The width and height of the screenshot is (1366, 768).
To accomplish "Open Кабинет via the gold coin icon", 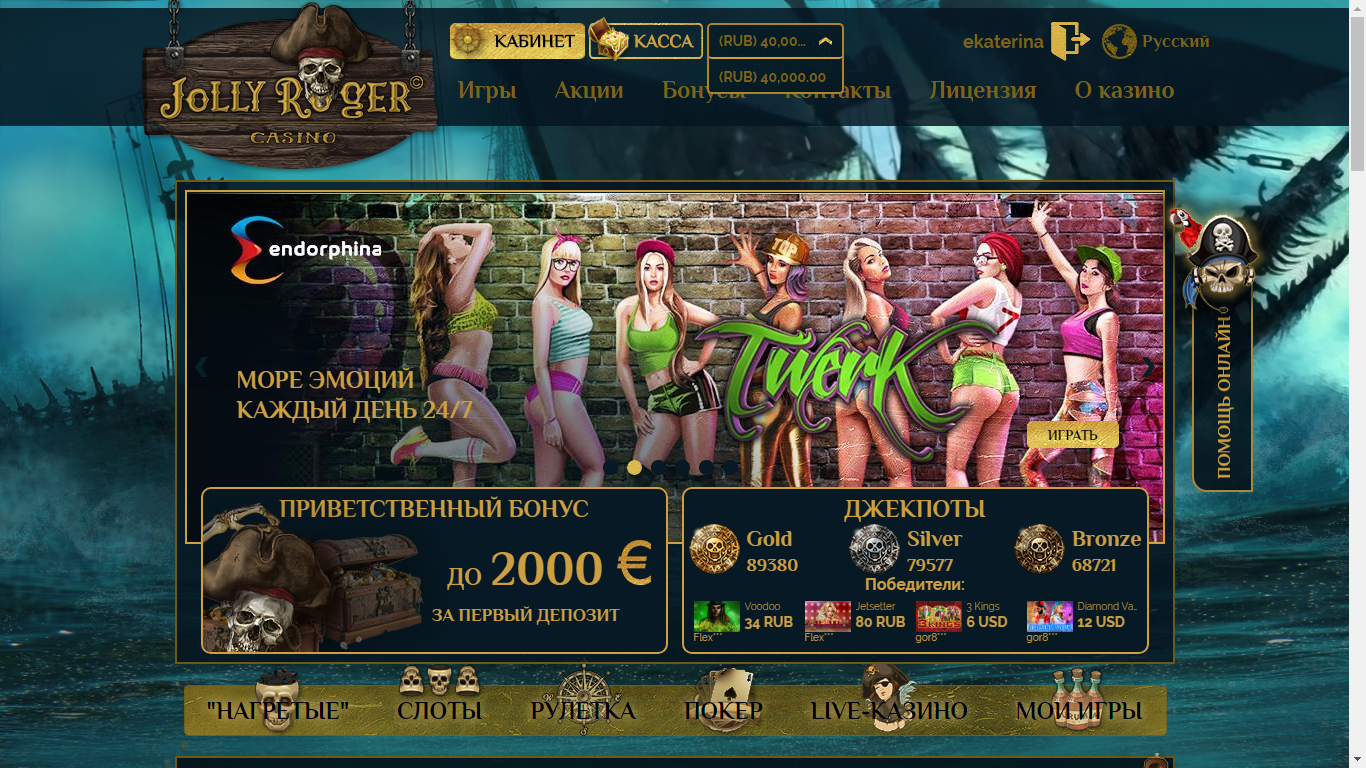I will [x=467, y=41].
